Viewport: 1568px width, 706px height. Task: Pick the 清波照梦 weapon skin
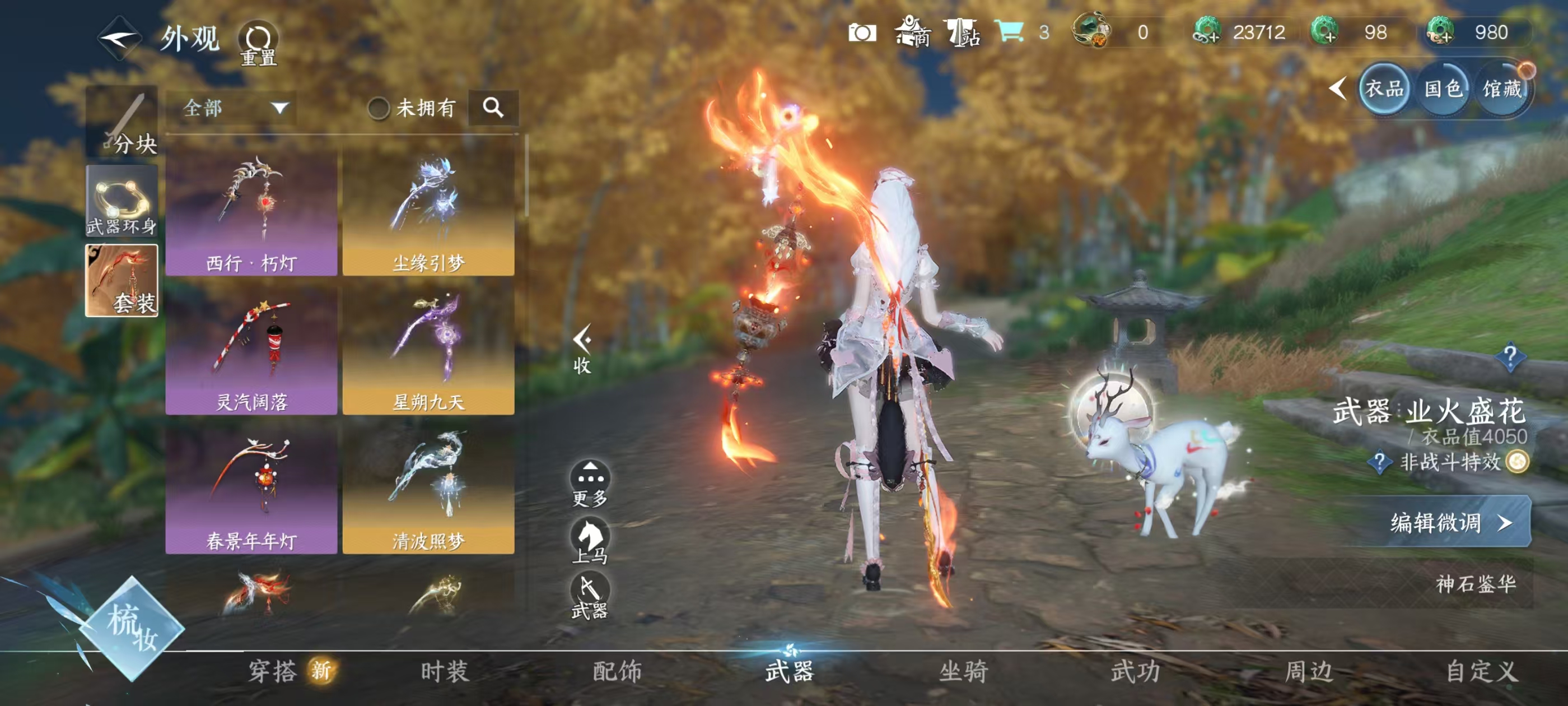[x=428, y=490]
